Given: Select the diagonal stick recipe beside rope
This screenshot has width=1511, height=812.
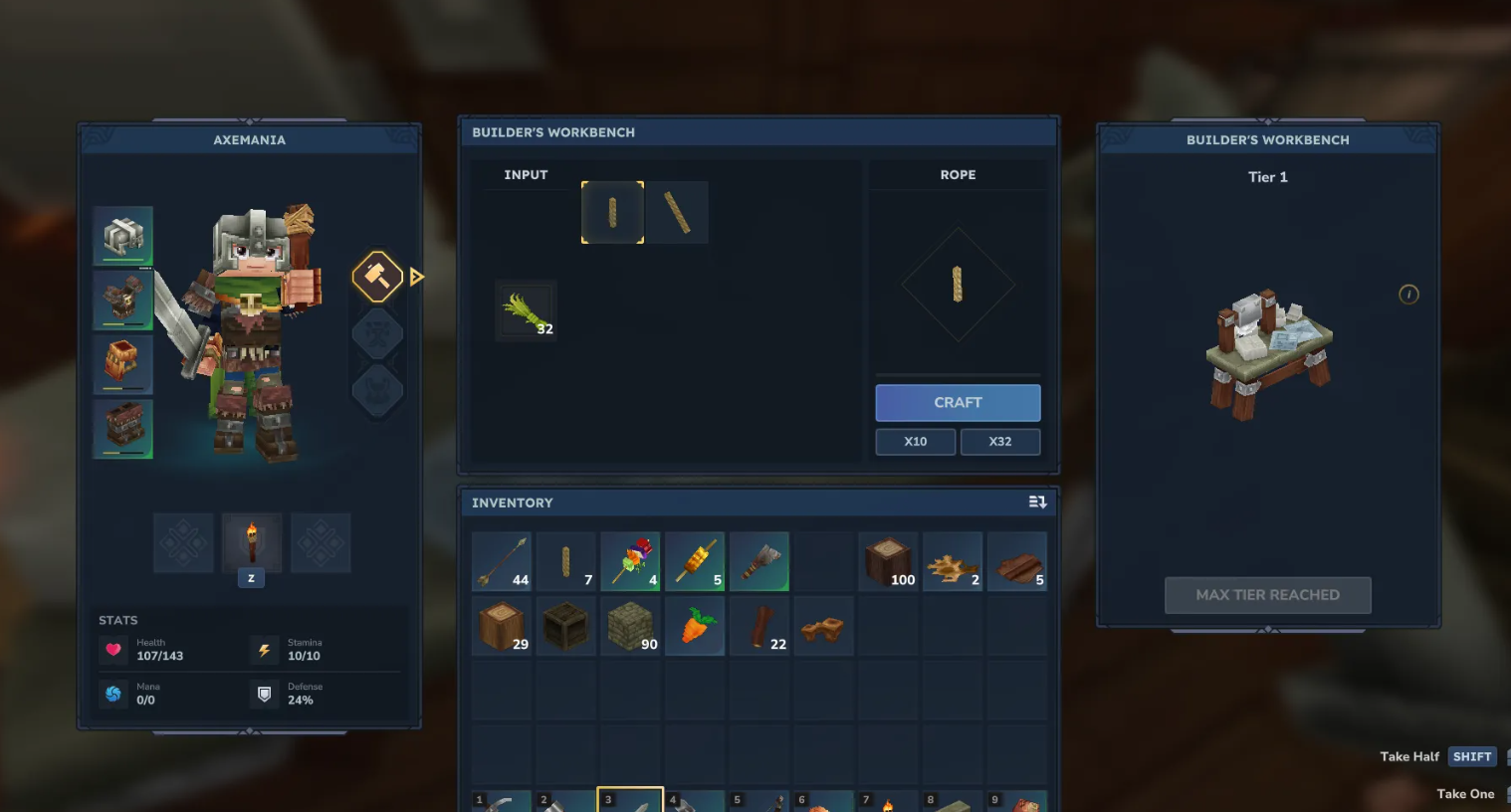Looking at the screenshot, I should point(677,213).
